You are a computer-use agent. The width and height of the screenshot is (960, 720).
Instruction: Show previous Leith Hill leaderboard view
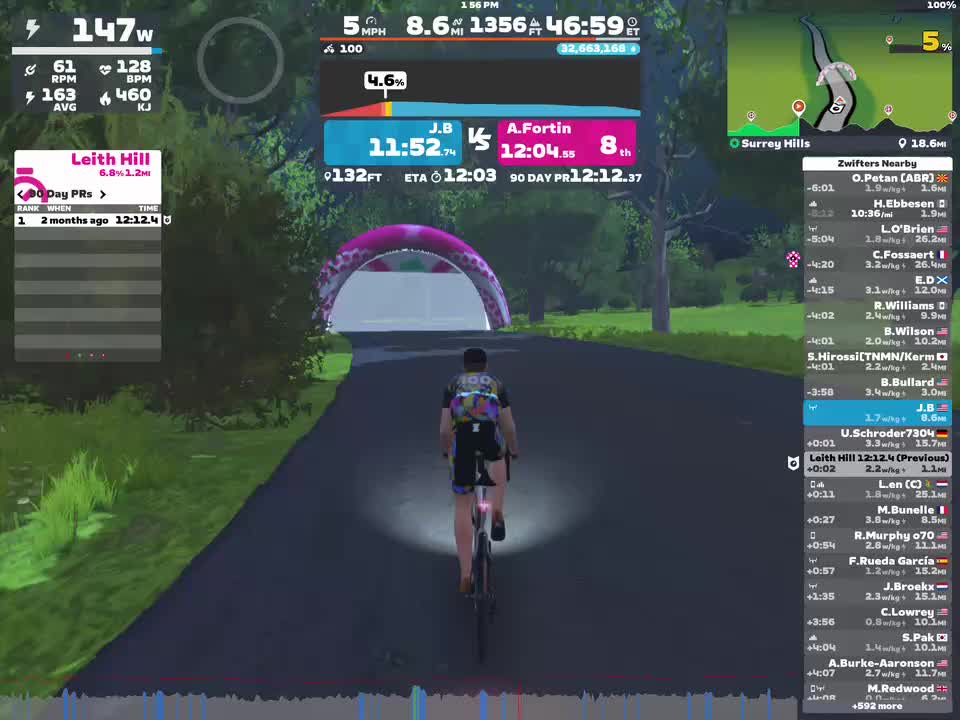tap(22, 194)
